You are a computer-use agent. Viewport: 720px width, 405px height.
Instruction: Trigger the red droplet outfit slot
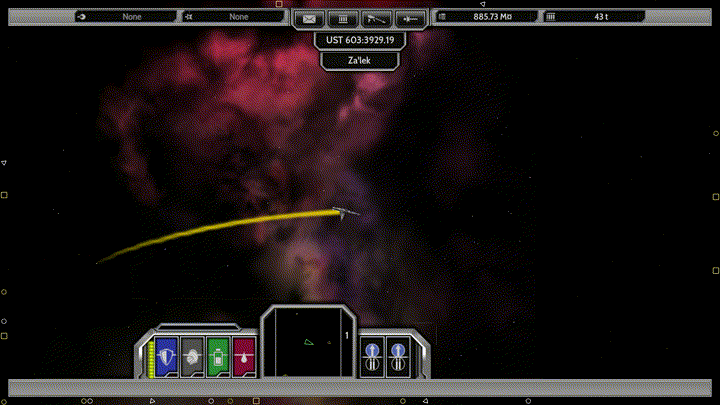tap(244, 356)
